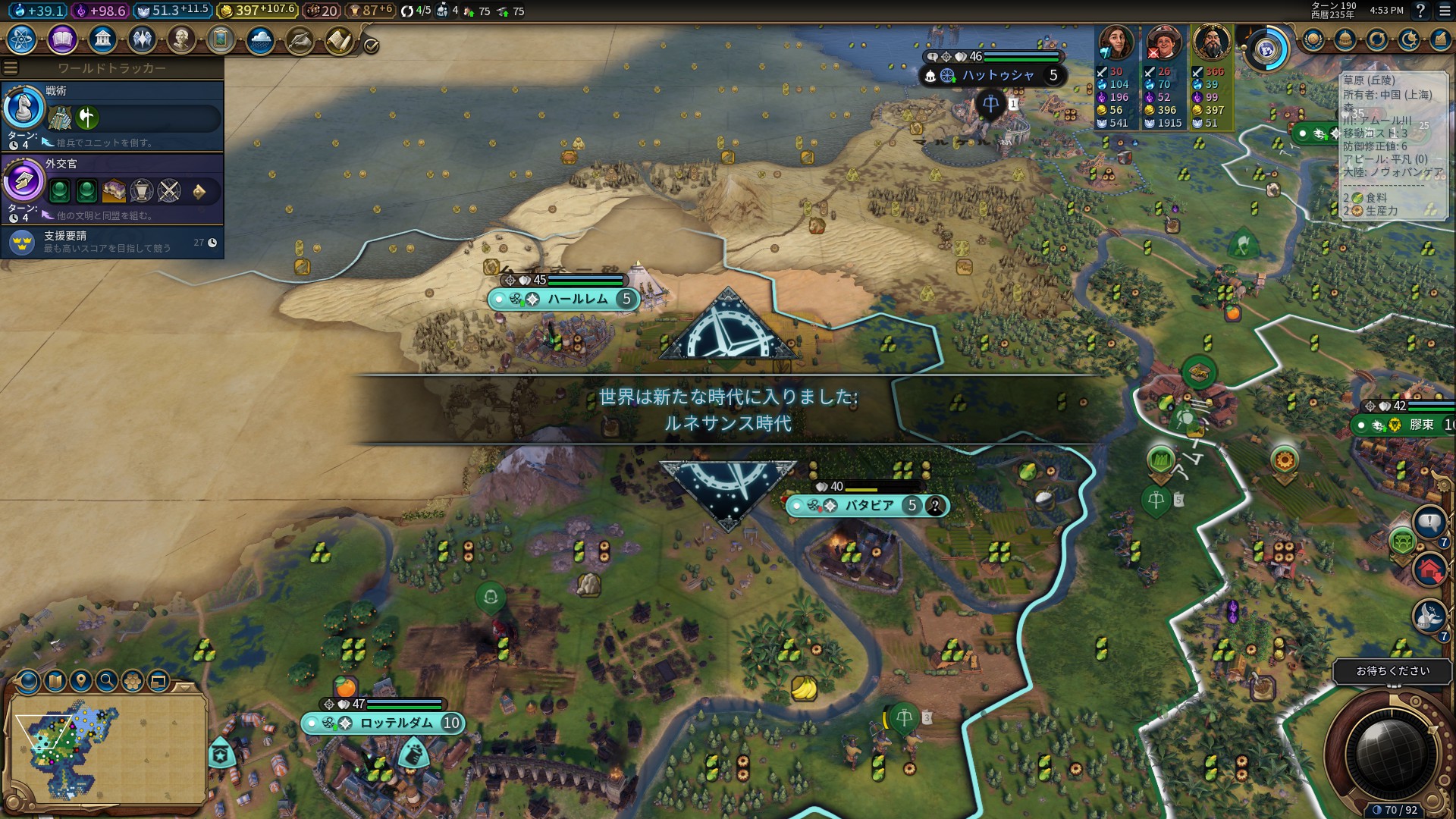Open the 支援要請 emergency entry
Viewport: 1456px width, 819px height.
pos(112,242)
